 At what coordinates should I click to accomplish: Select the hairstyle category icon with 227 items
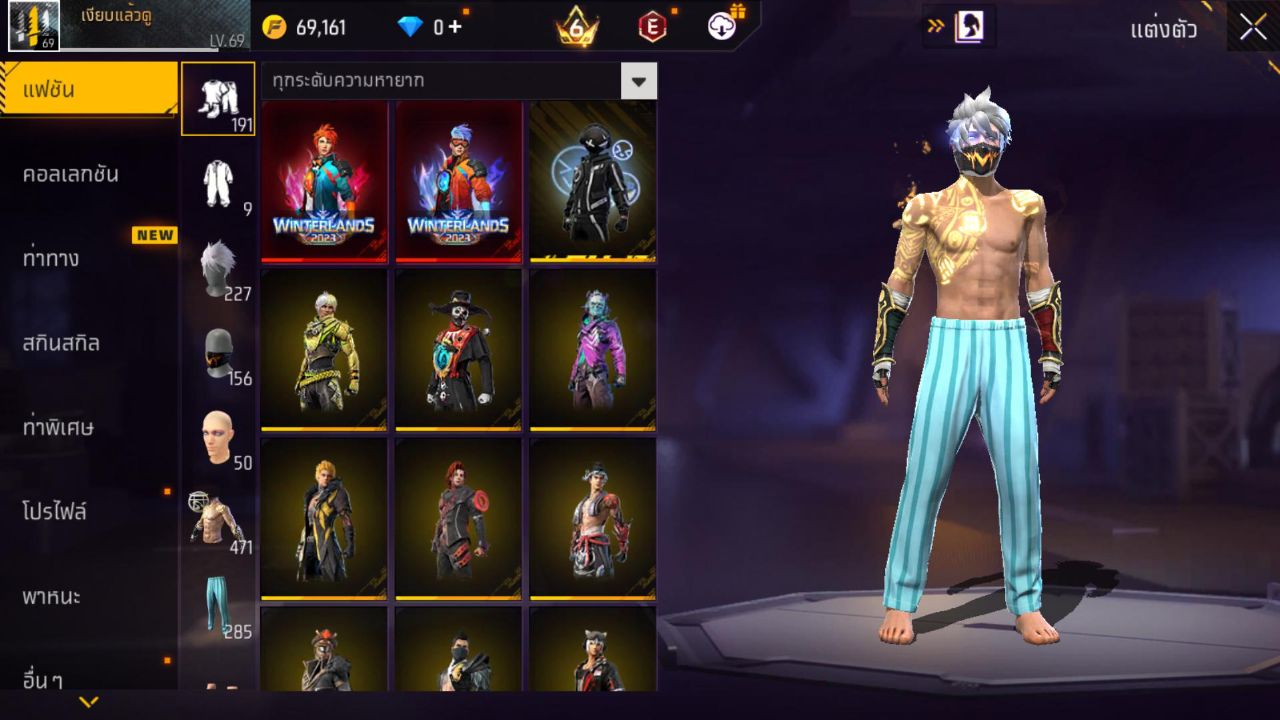click(x=218, y=260)
